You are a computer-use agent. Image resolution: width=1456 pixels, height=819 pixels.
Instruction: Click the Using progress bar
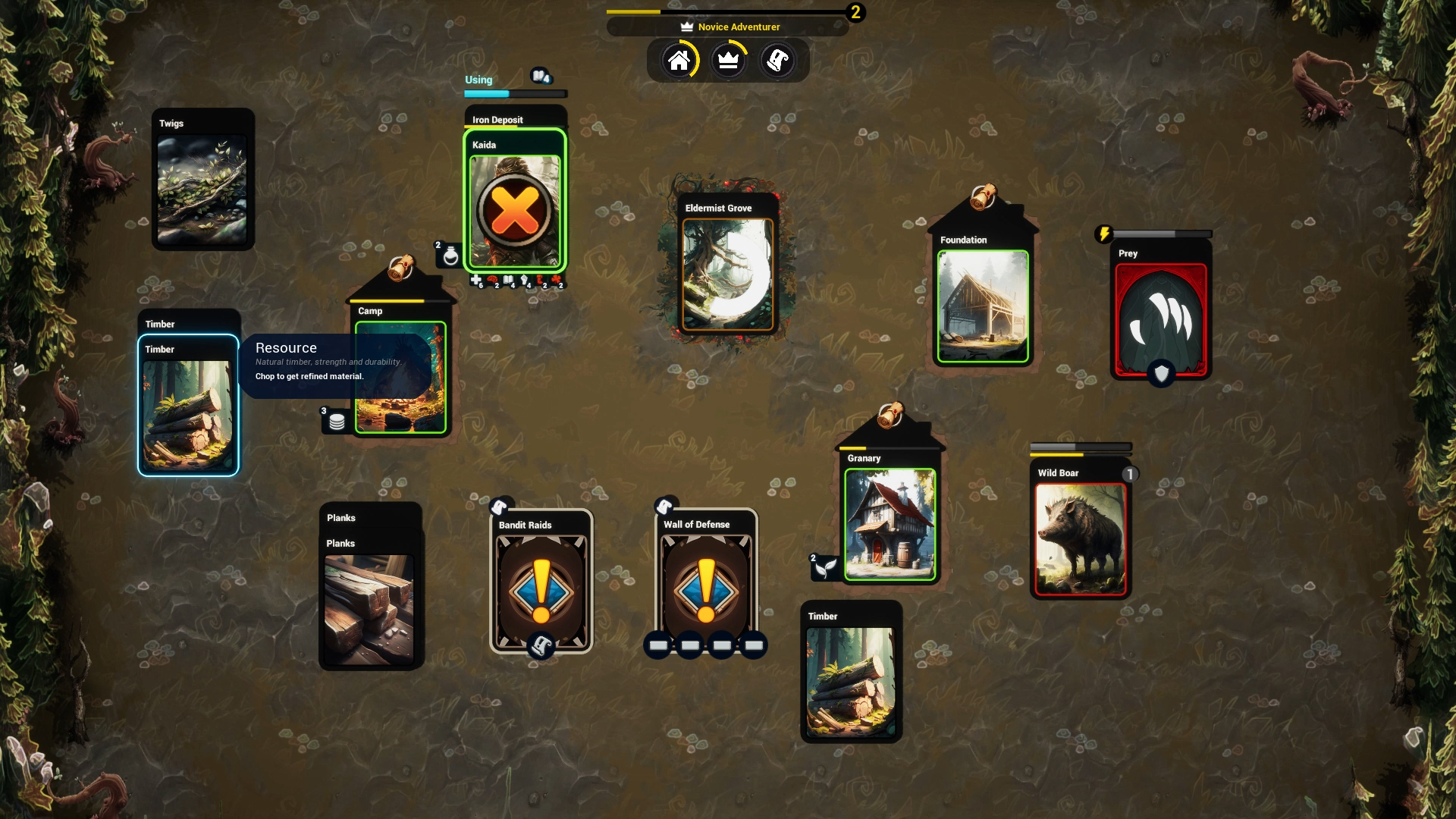point(515,93)
